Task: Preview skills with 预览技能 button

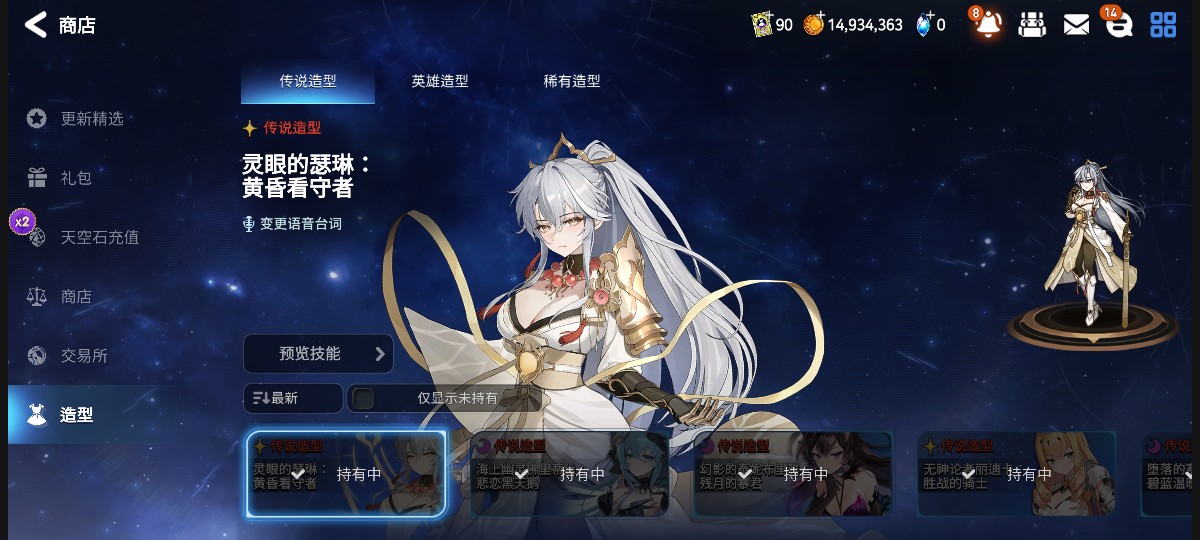Action: 318,354
